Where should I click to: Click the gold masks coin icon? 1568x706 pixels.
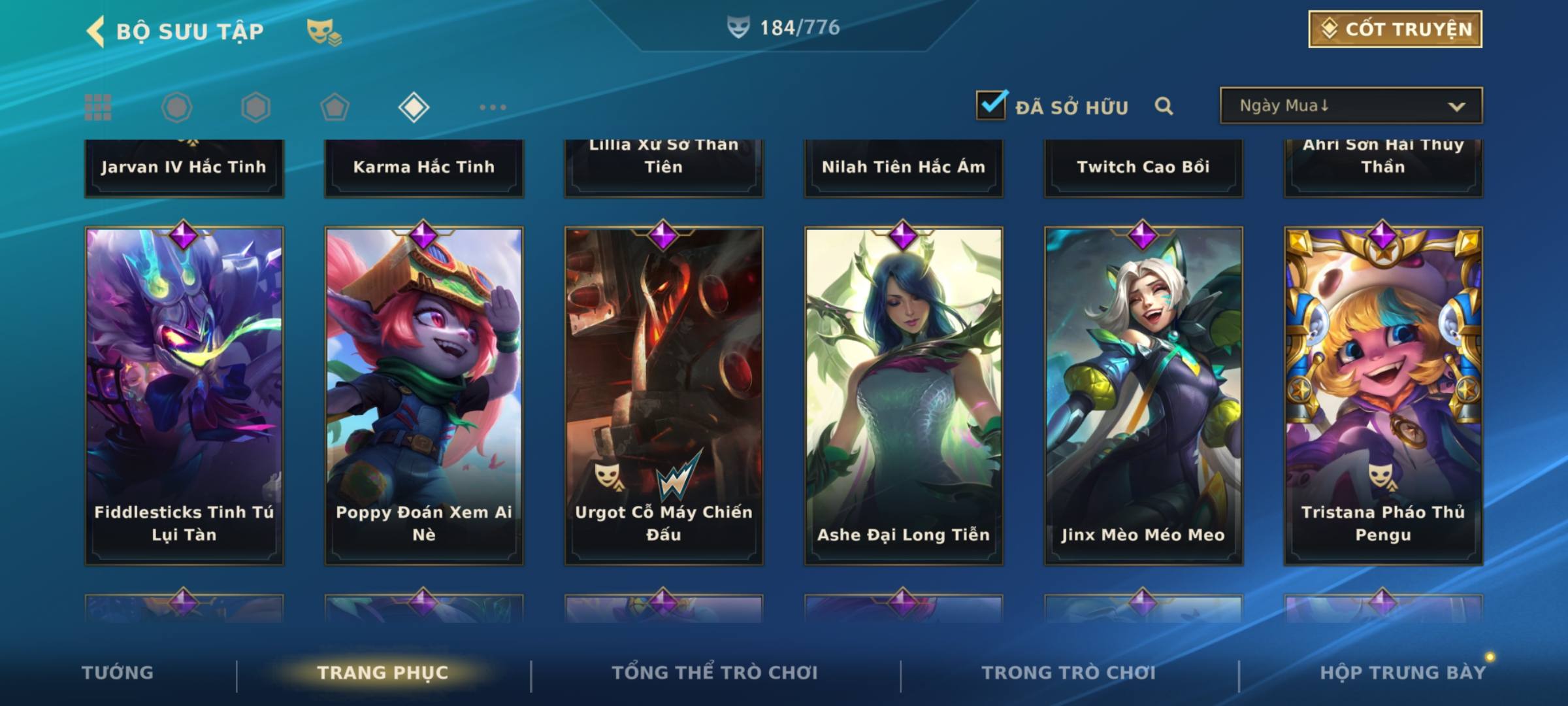click(324, 31)
